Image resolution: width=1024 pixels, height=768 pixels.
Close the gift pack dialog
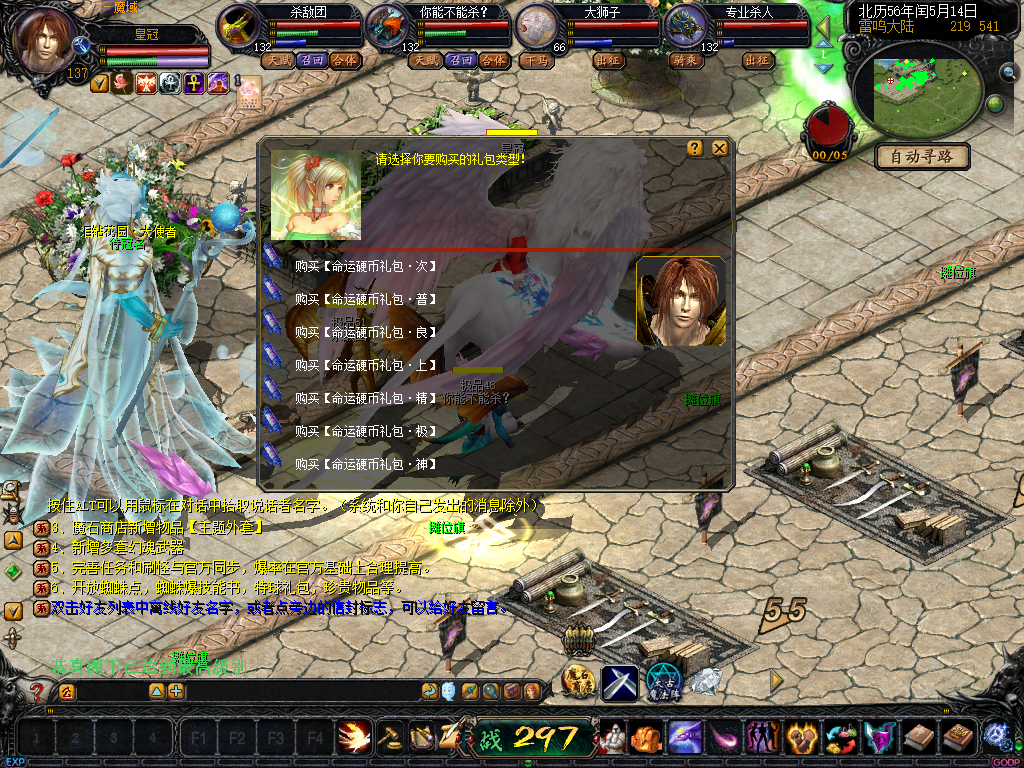click(719, 149)
